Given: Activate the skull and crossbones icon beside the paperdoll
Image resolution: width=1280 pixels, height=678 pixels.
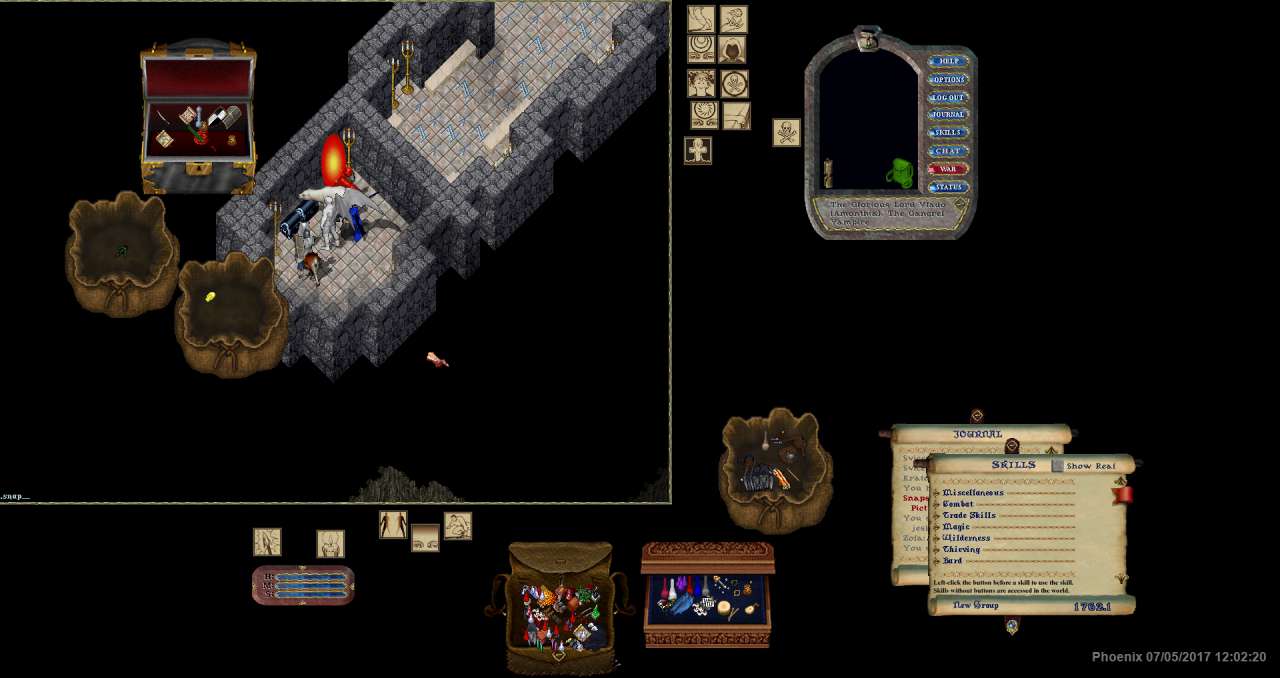Looking at the screenshot, I should click(786, 132).
